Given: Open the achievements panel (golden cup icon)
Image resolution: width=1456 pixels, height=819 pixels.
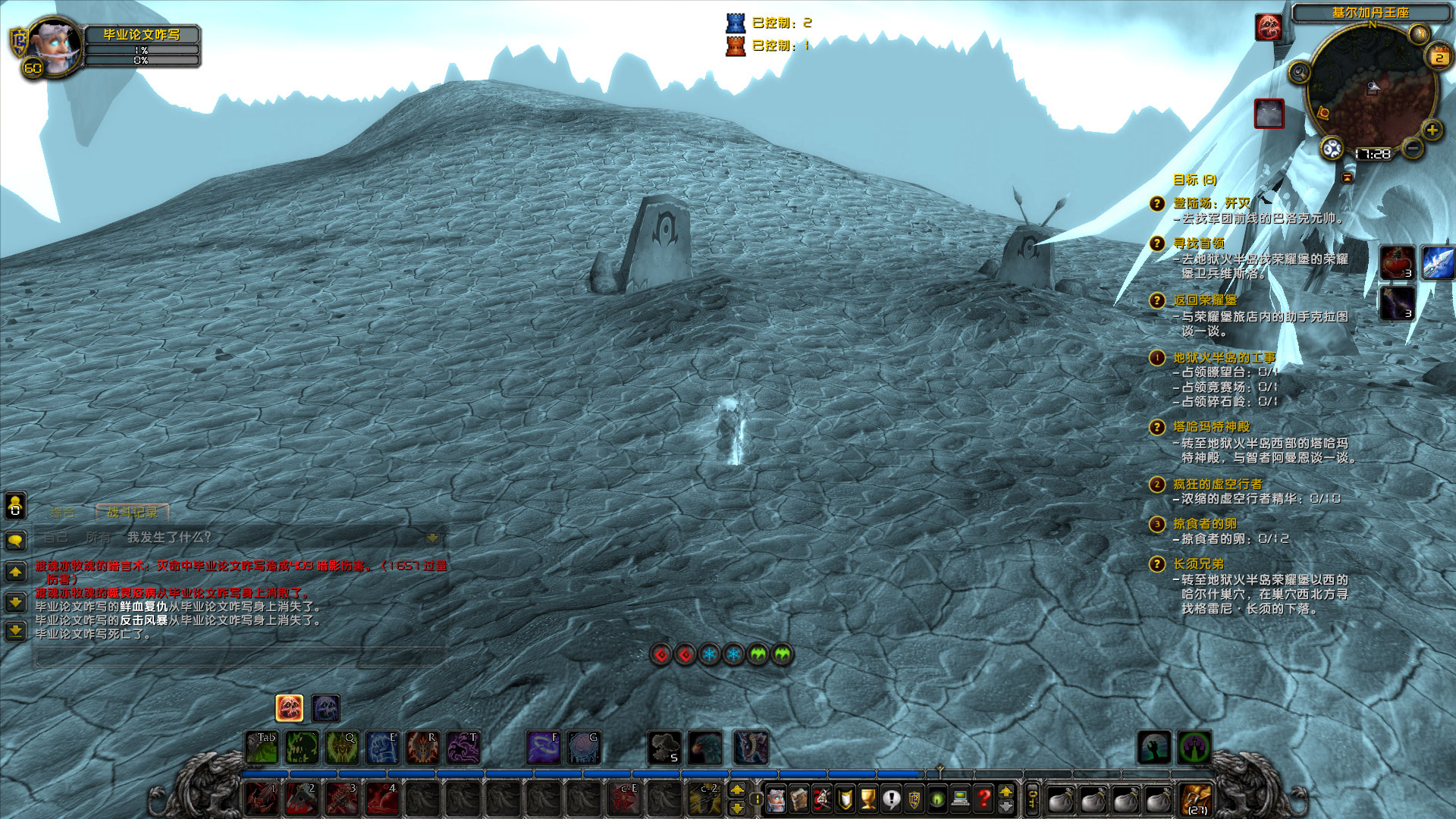Looking at the screenshot, I should pos(867,800).
